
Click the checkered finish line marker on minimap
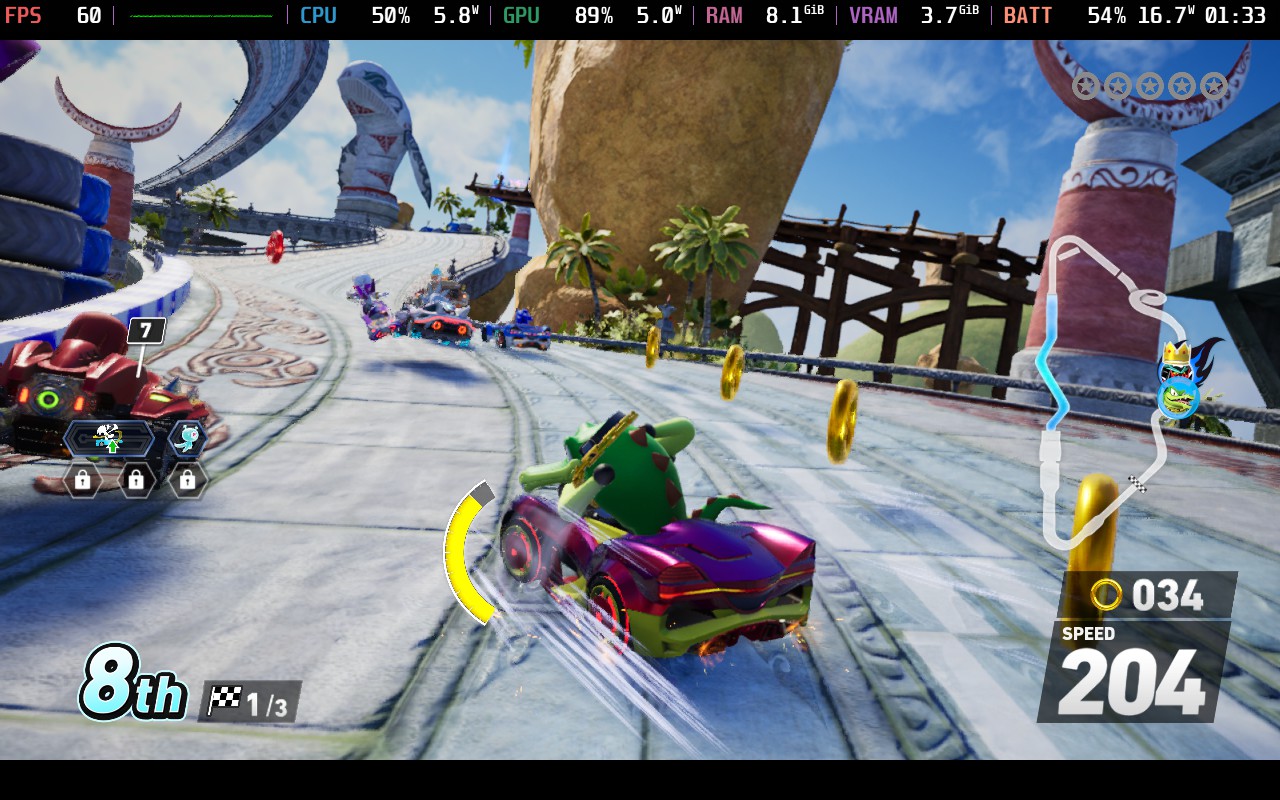[1137, 484]
